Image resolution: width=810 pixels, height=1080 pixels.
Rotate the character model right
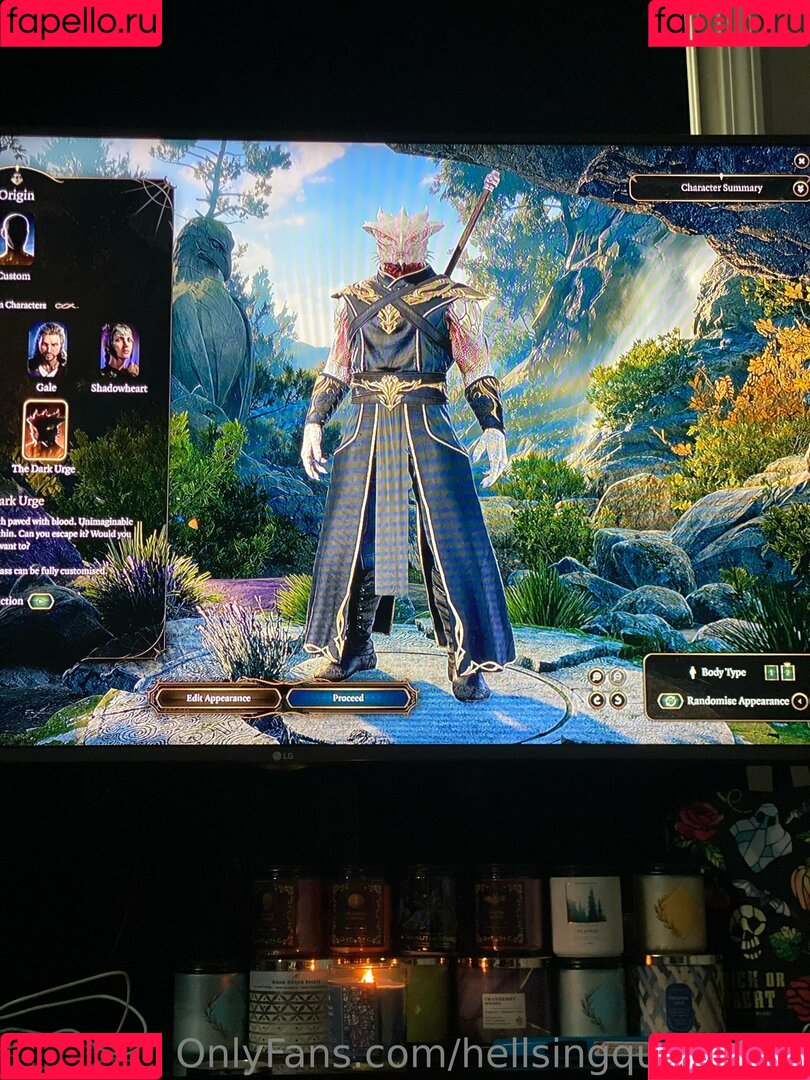pos(617,699)
